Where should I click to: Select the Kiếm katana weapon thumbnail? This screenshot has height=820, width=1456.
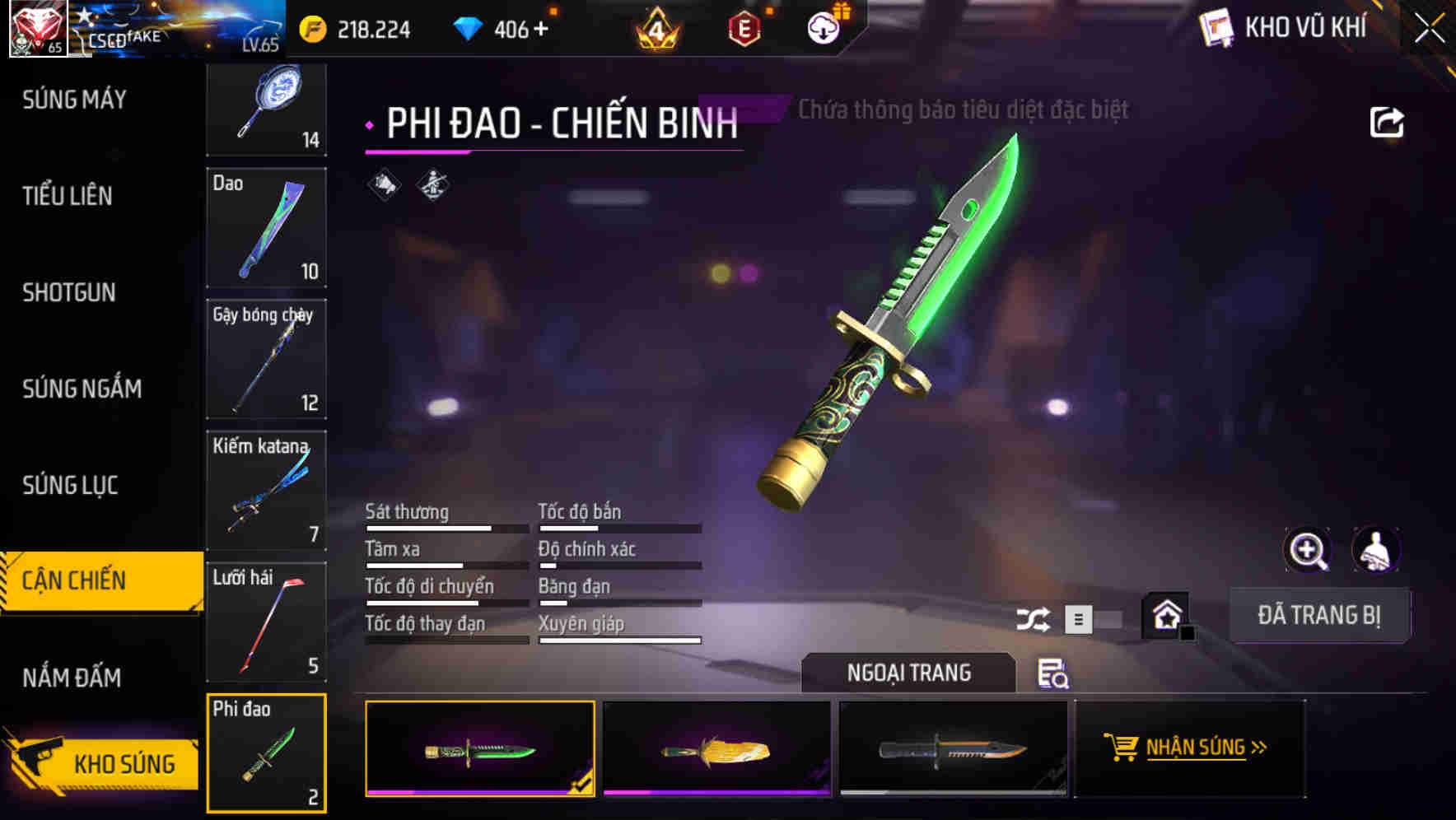pyautogui.click(x=265, y=490)
